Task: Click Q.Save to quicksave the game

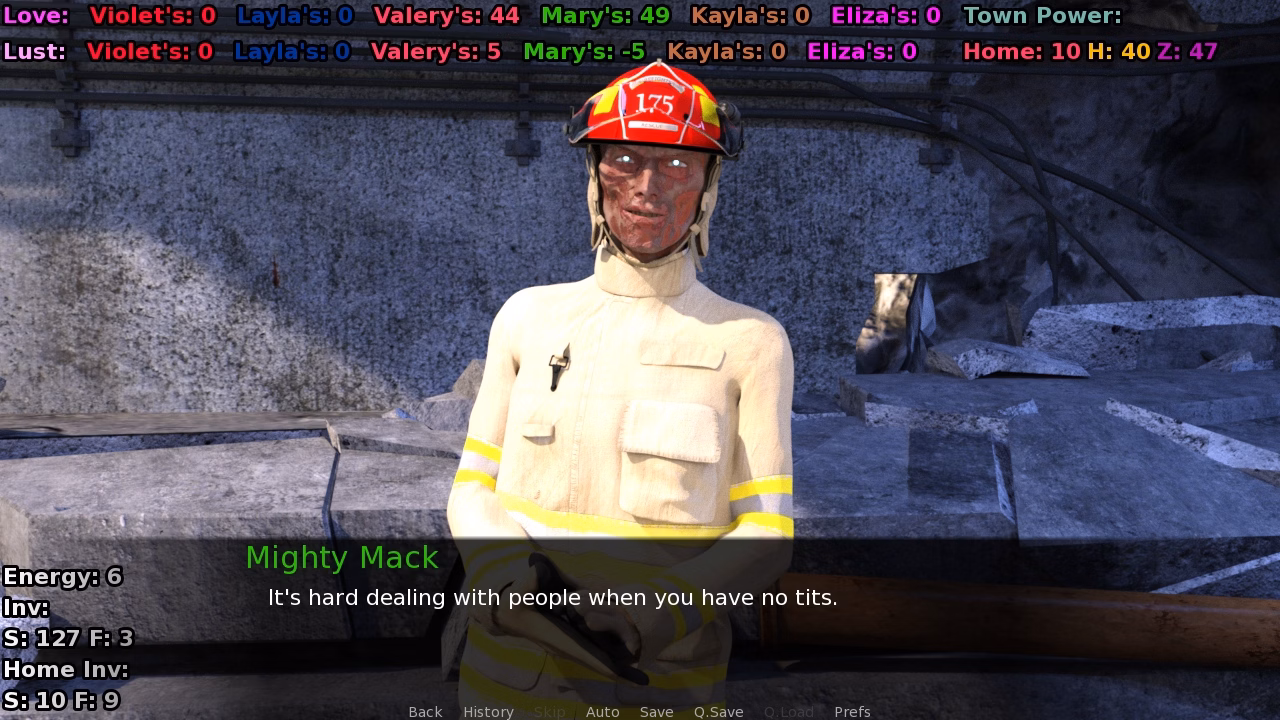Action: click(718, 711)
